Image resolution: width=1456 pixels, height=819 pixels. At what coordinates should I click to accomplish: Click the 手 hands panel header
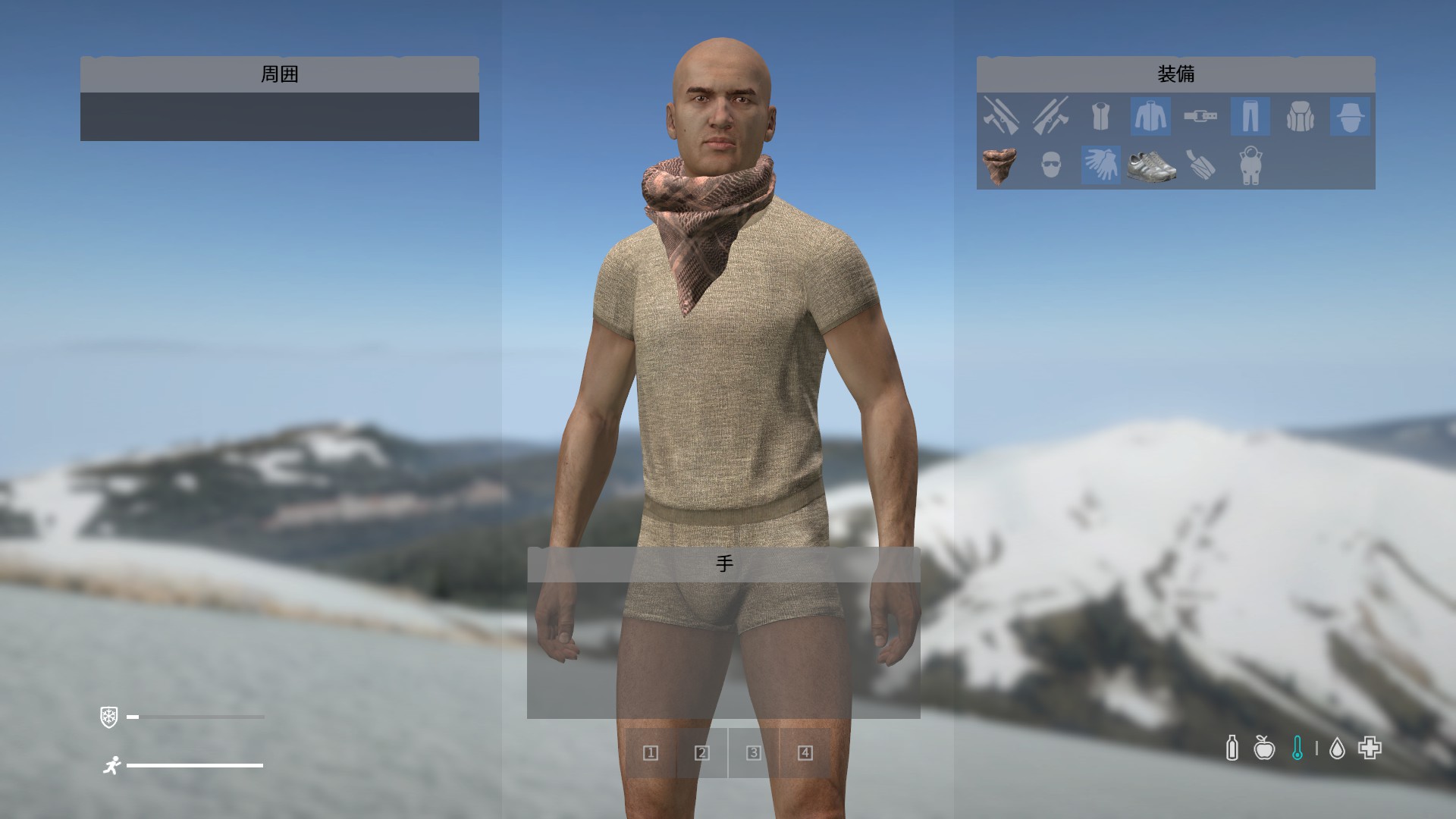click(723, 564)
